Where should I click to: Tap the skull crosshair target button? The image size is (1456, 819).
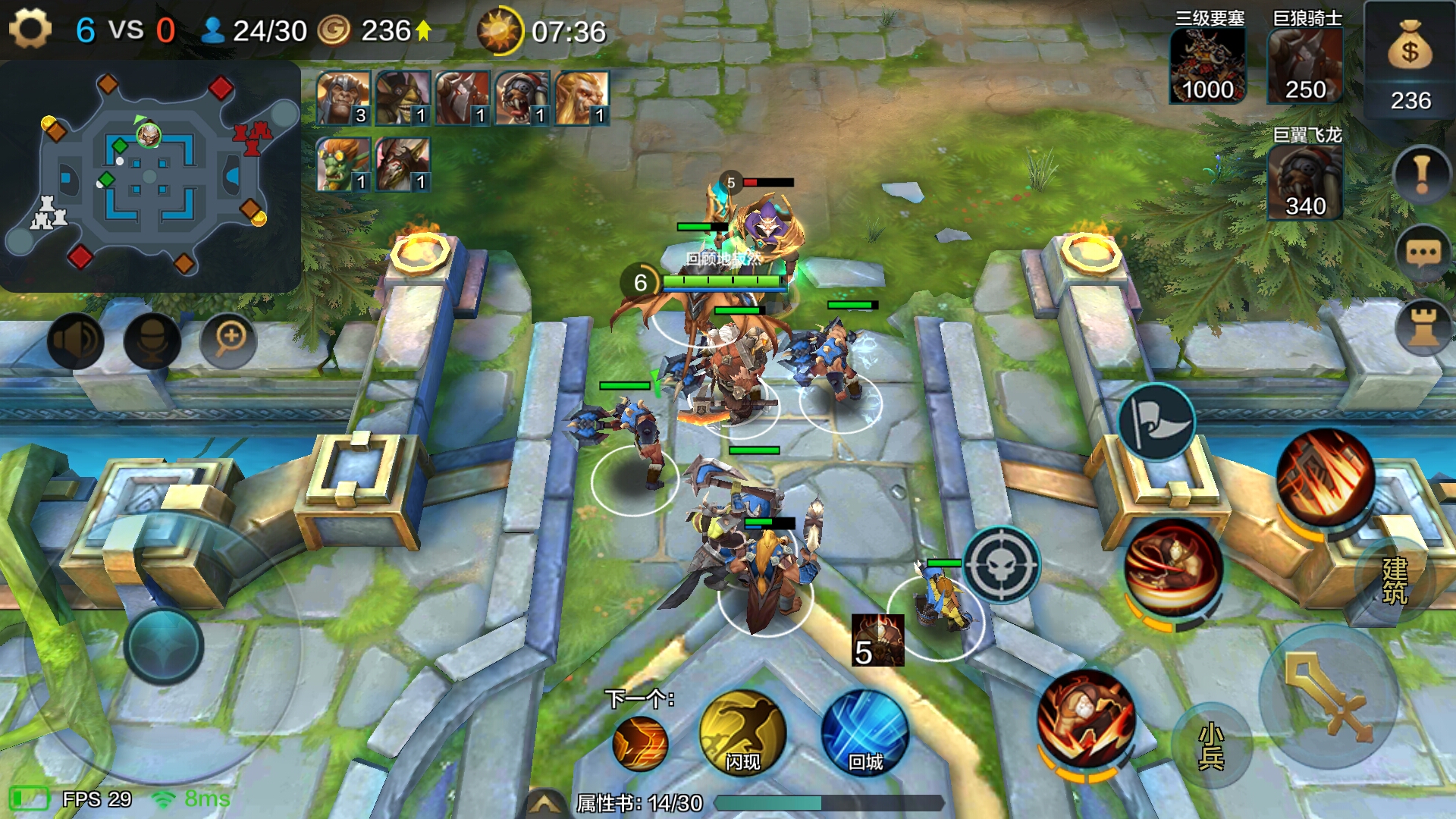1001,564
